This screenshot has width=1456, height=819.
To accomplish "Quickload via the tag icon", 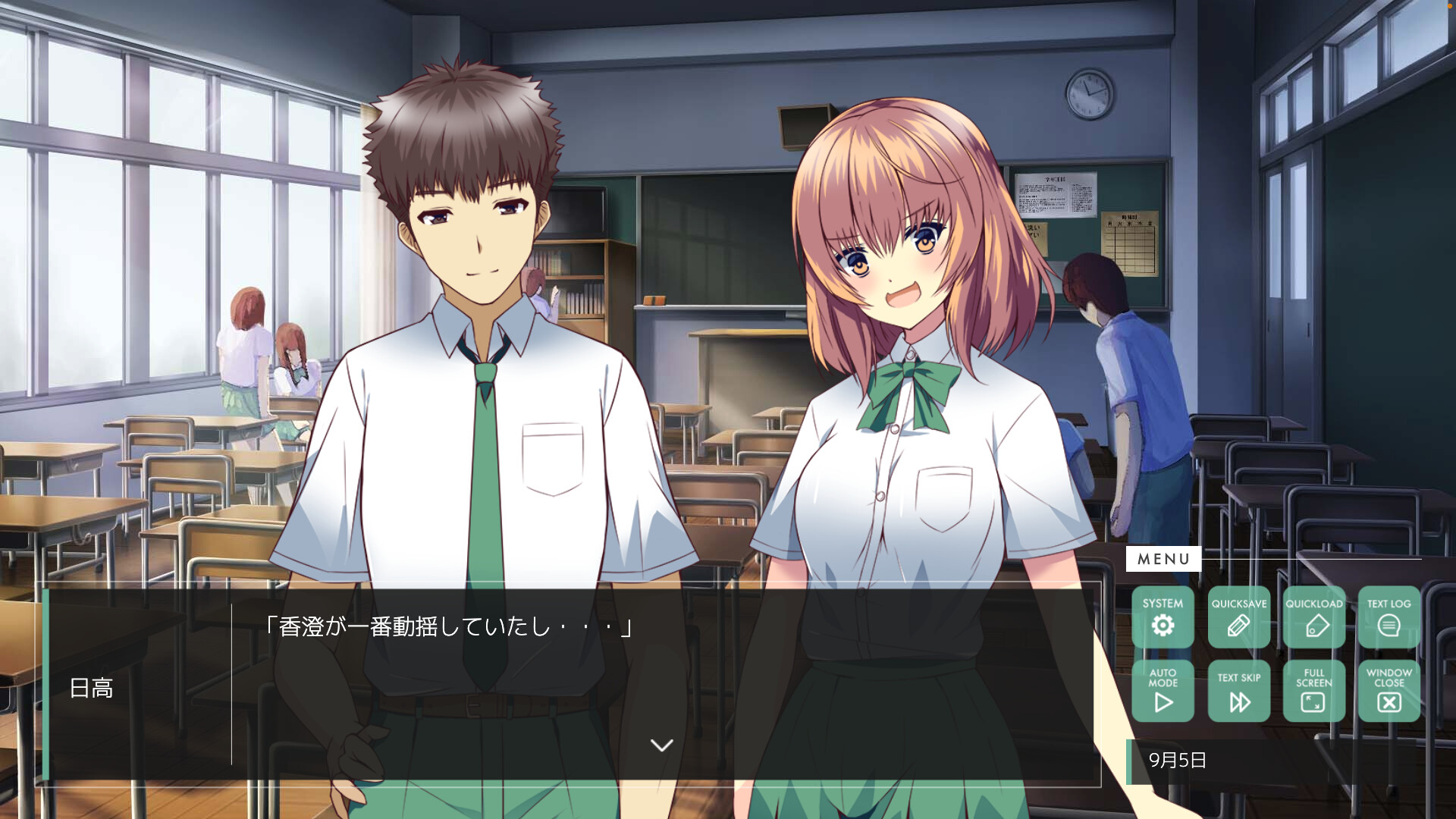I will click(1313, 625).
